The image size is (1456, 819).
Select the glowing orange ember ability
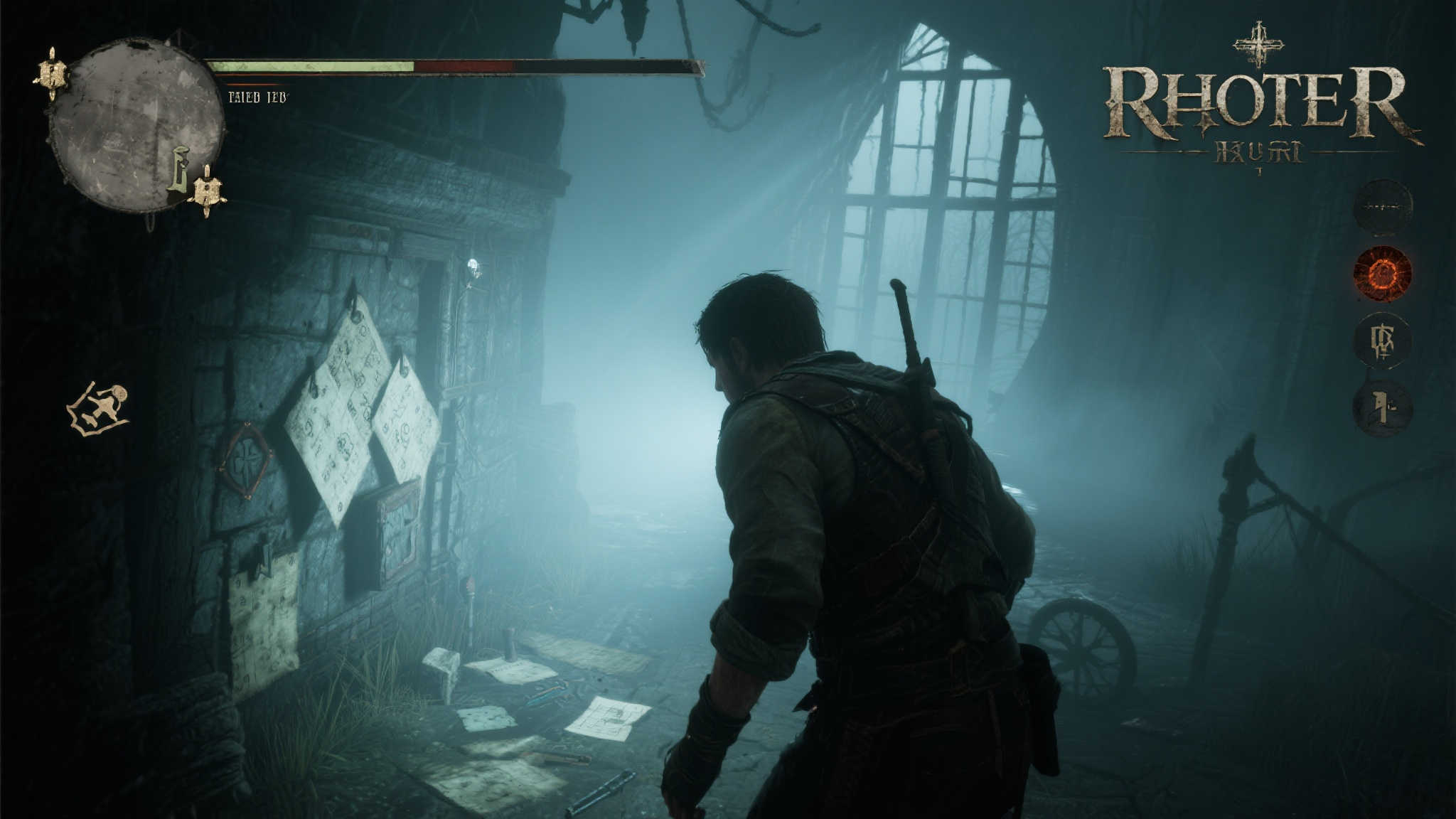pos(1382,274)
